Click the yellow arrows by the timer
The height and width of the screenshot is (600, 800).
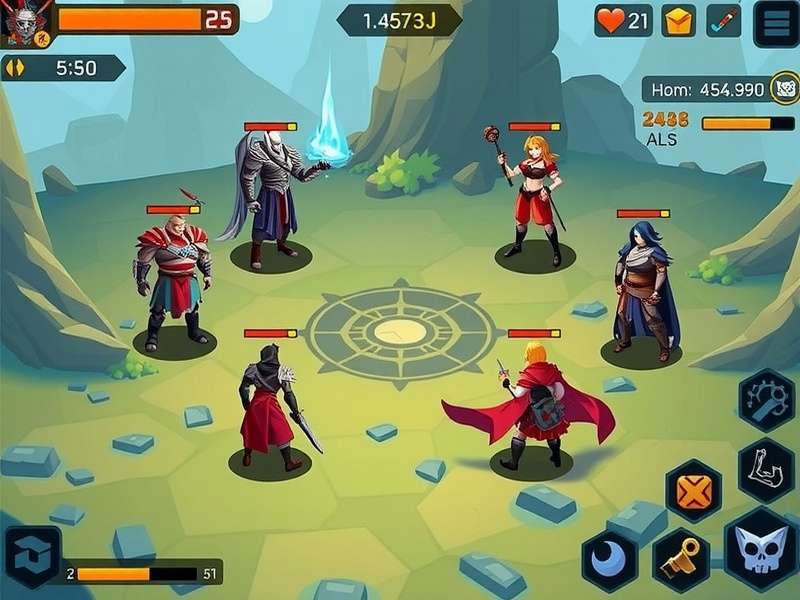pos(15,68)
